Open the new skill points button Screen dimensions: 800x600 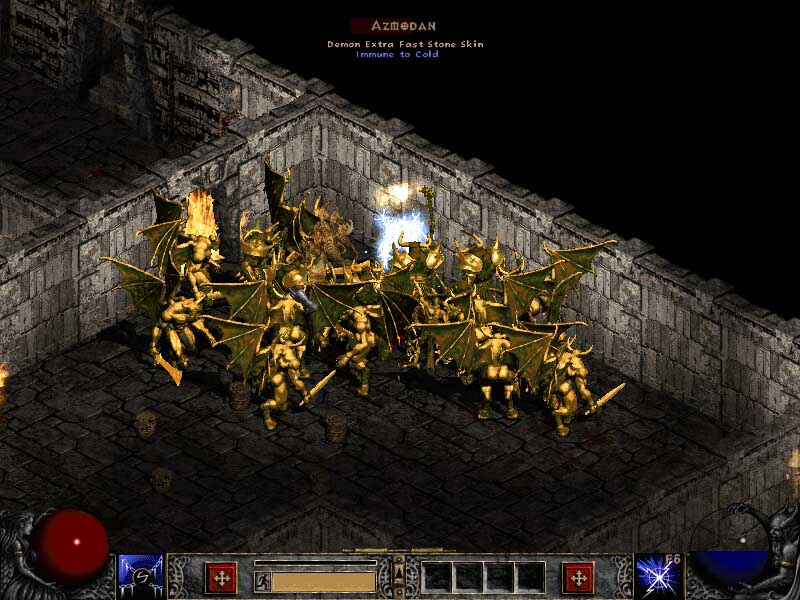click(x=578, y=578)
